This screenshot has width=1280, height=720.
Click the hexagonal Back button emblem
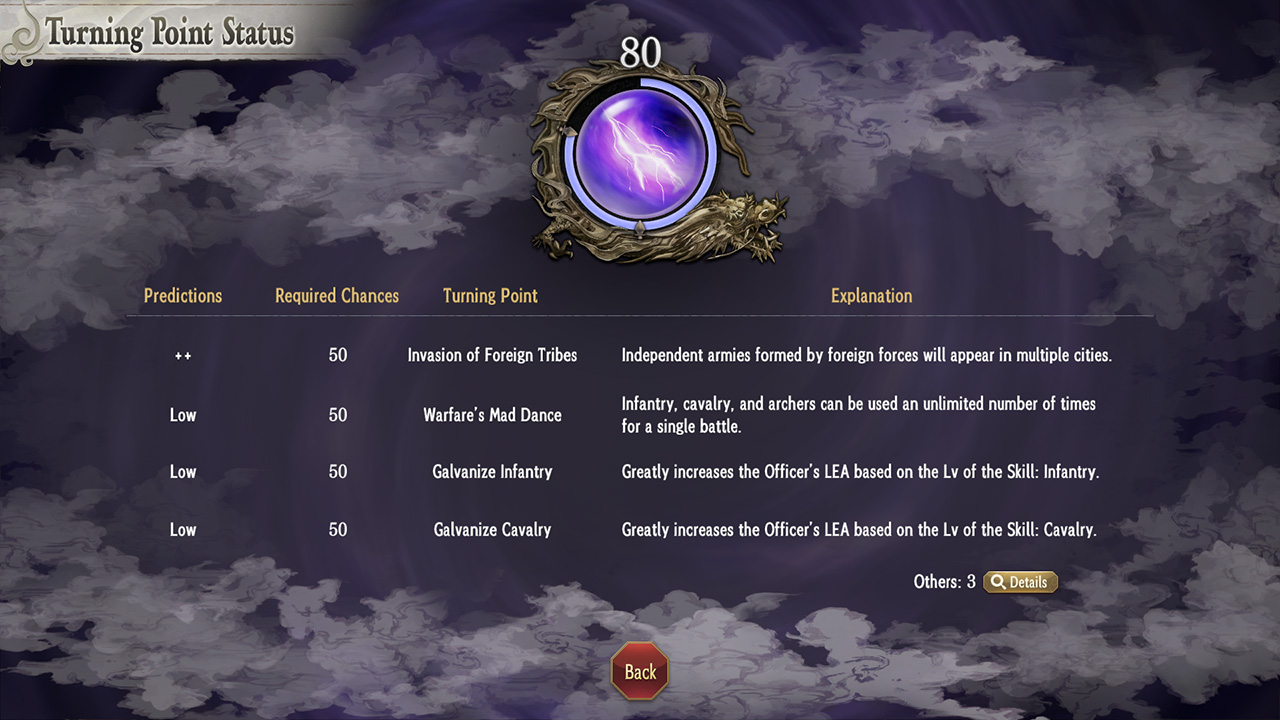[639, 671]
